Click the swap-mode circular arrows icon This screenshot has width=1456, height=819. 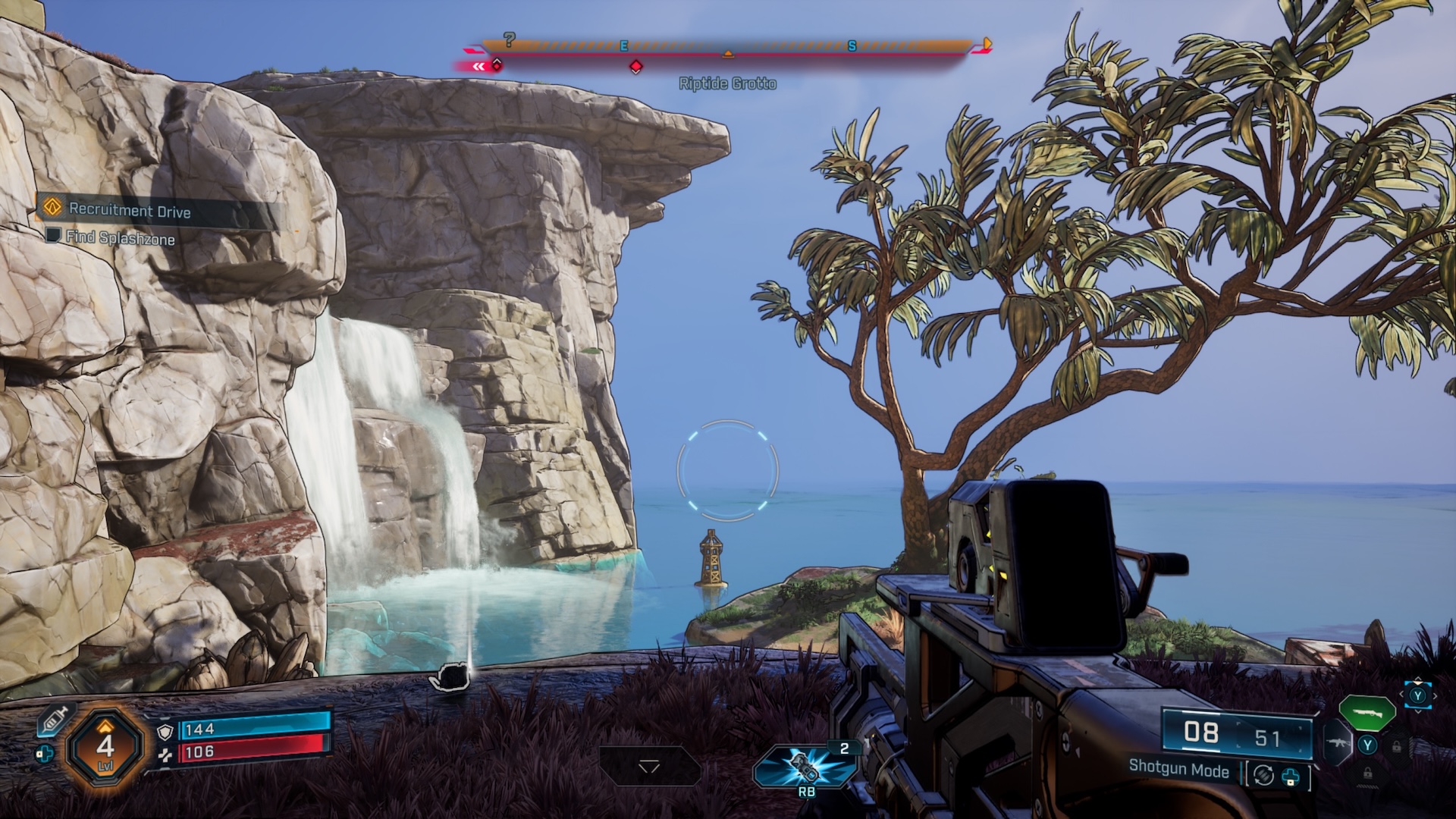pos(1263,775)
